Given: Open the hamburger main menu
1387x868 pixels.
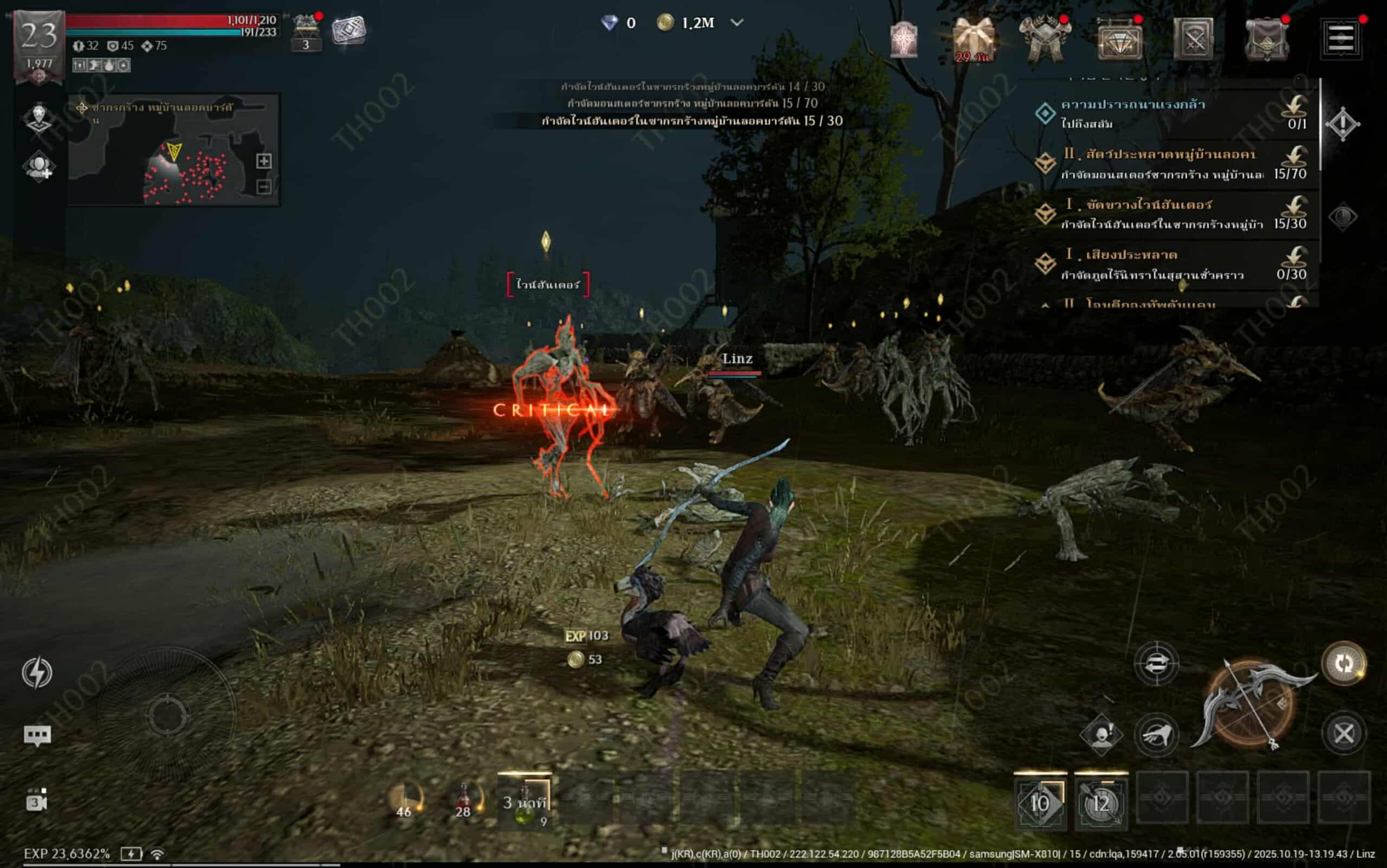Looking at the screenshot, I should coord(1340,38).
